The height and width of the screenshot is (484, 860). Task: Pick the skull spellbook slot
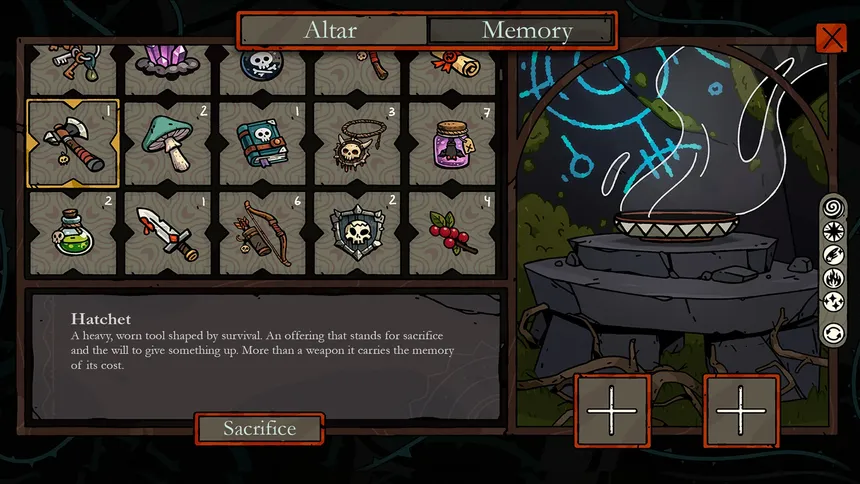click(261, 144)
